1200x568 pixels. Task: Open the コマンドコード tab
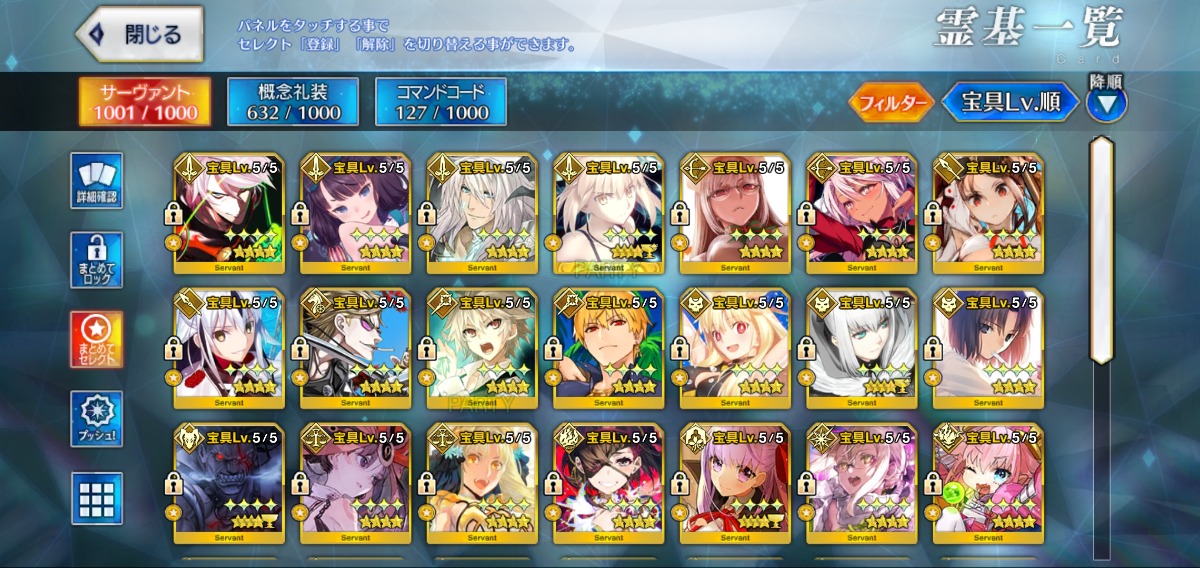point(441,102)
